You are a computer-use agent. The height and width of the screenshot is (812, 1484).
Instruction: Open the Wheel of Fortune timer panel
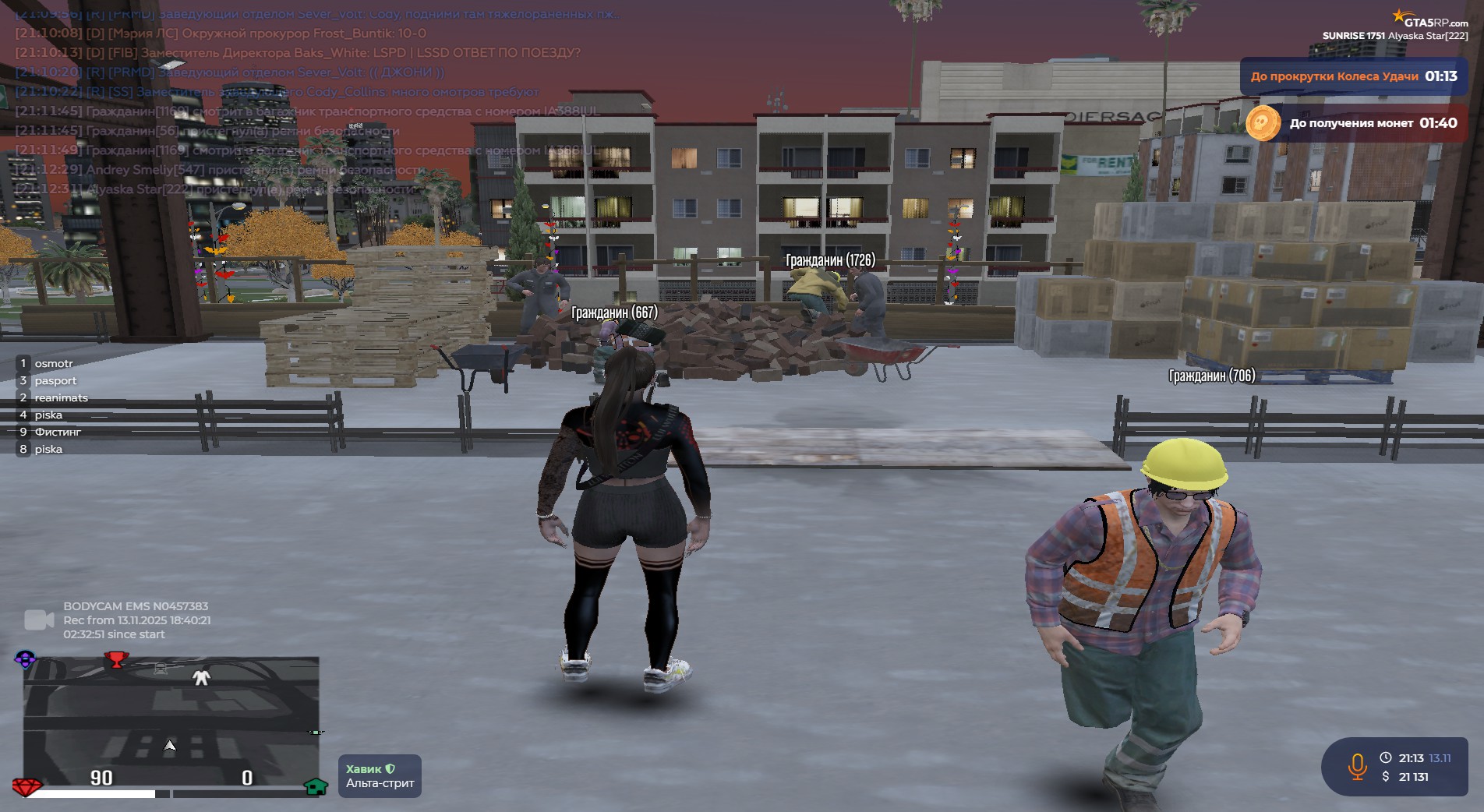pos(1353,76)
